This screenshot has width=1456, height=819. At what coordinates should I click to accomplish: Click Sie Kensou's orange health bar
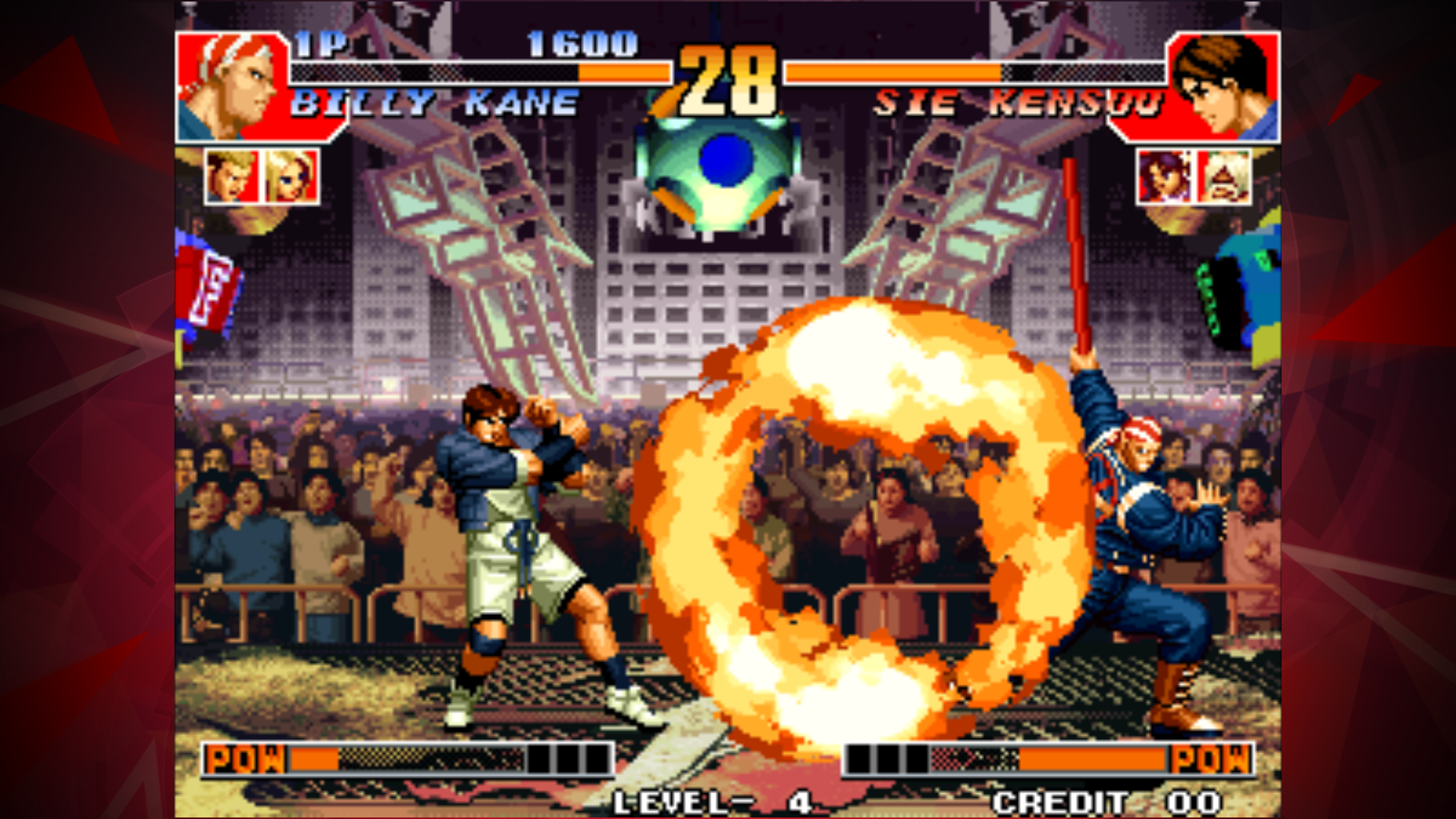pos(895,74)
